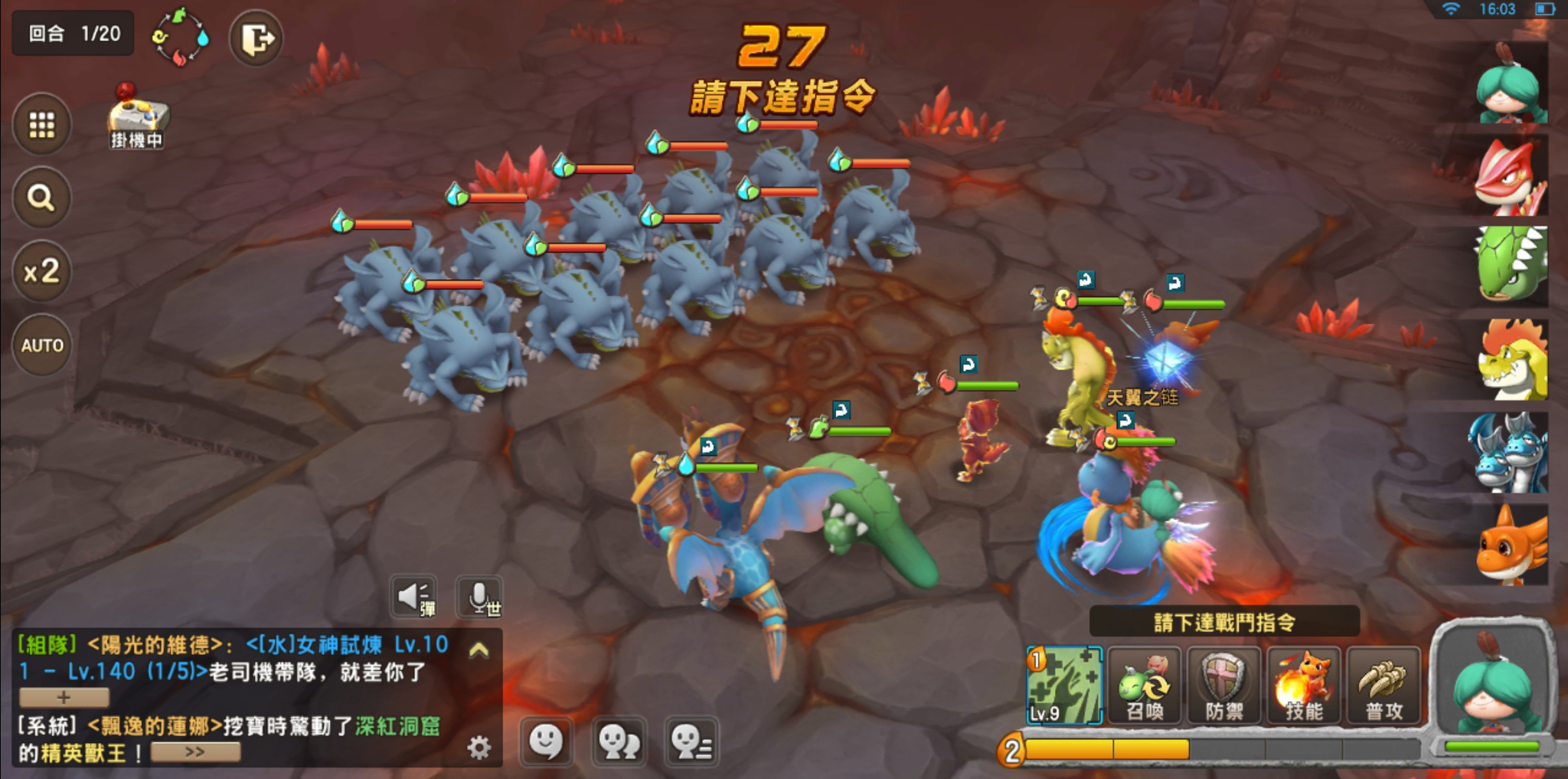Choose the 防禦 defend command
This screenshot has height=779, width=1568.
tap(1223, 686)
